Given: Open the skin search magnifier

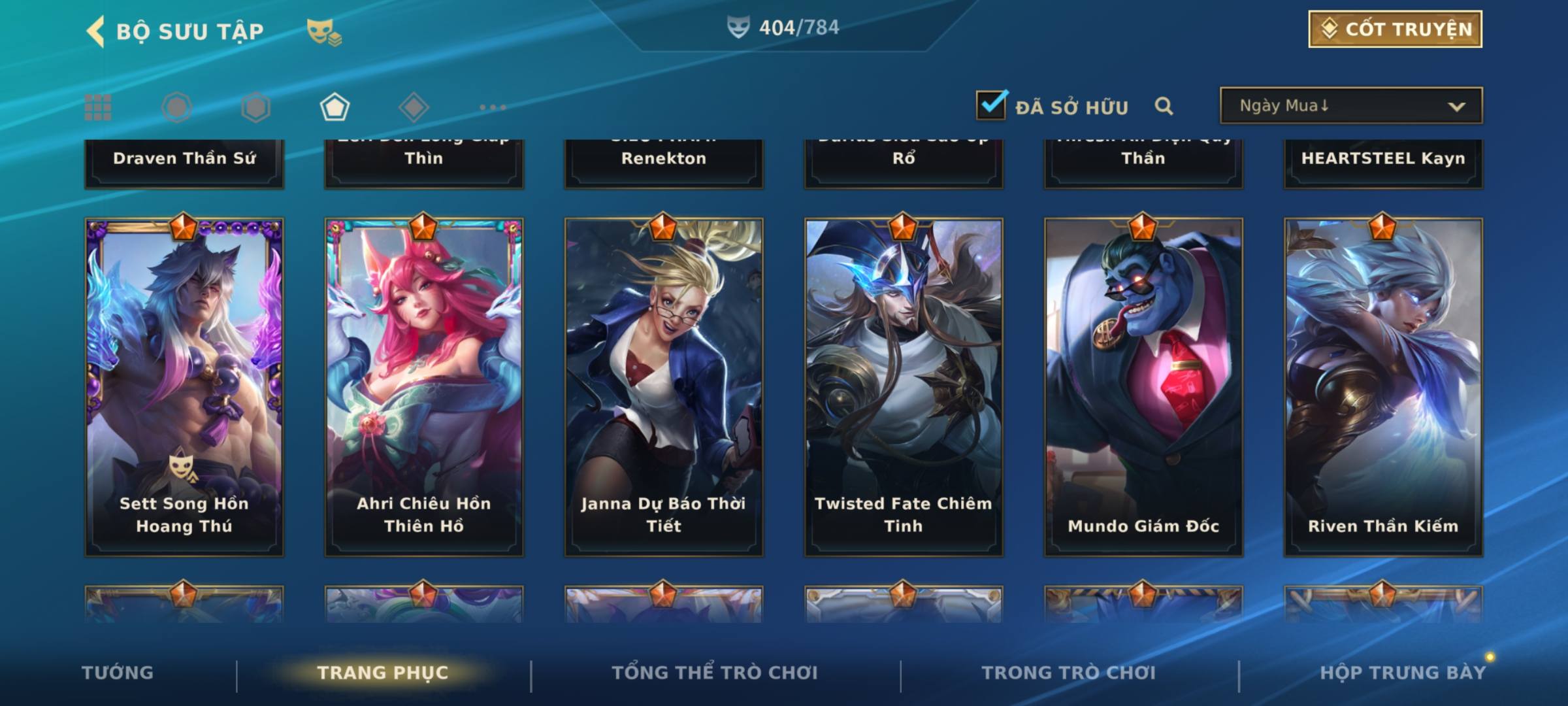Looking at the screenshot, I should (x=1164, y=106).
